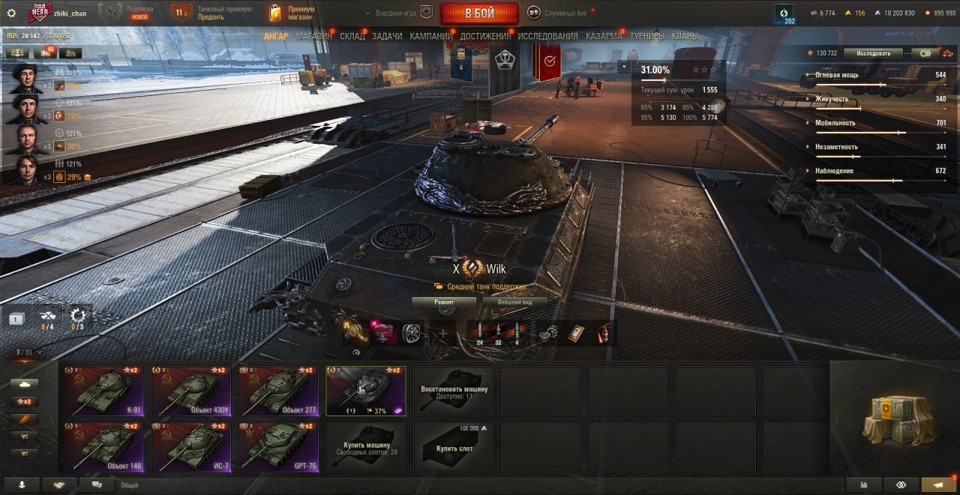Viewport: 960px width, 495px height.
Task: Select the Объект 140 tank card
Action: tap(104, 446)
